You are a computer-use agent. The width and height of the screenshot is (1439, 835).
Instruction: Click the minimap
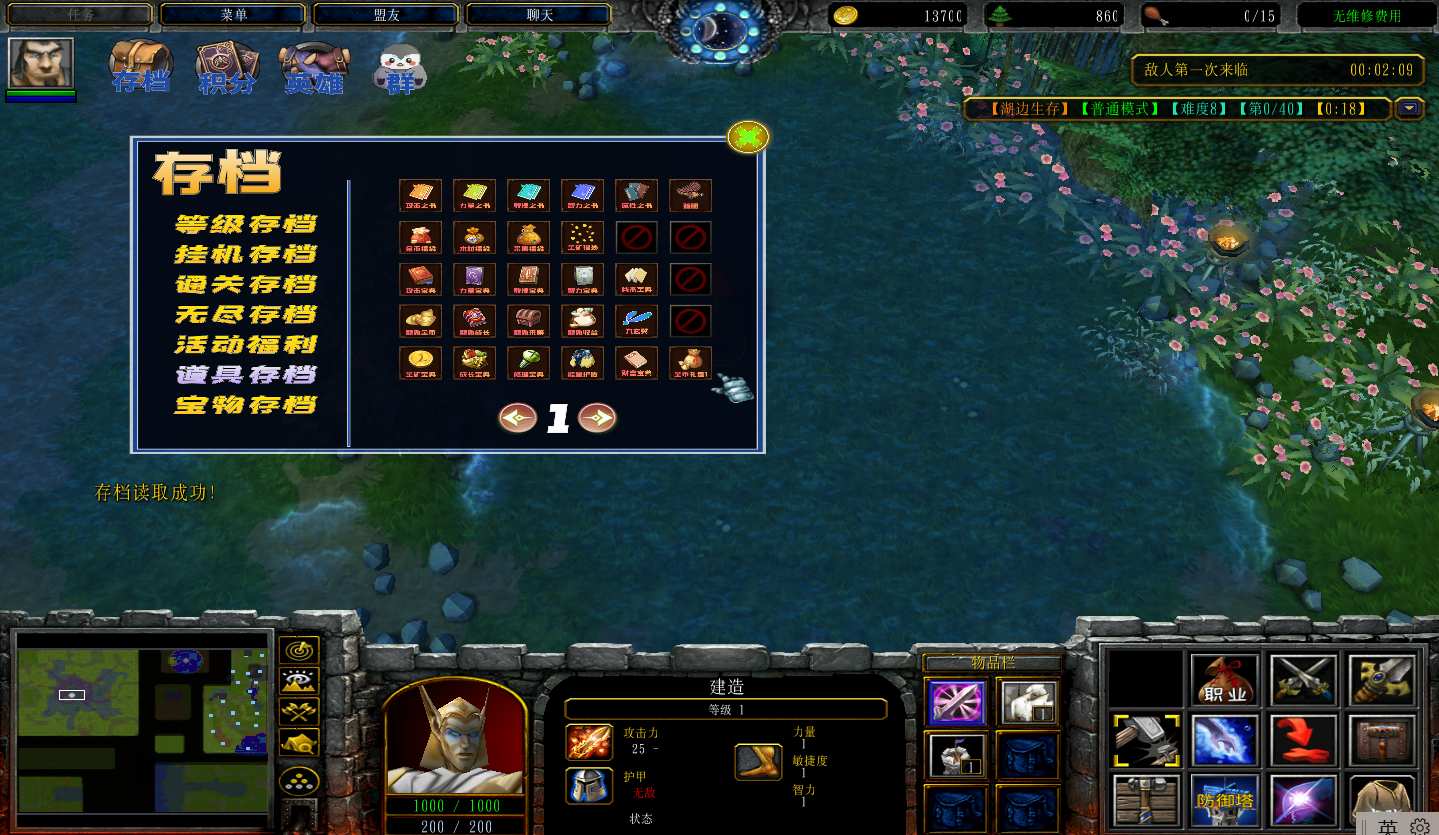(x=142, y=718)
